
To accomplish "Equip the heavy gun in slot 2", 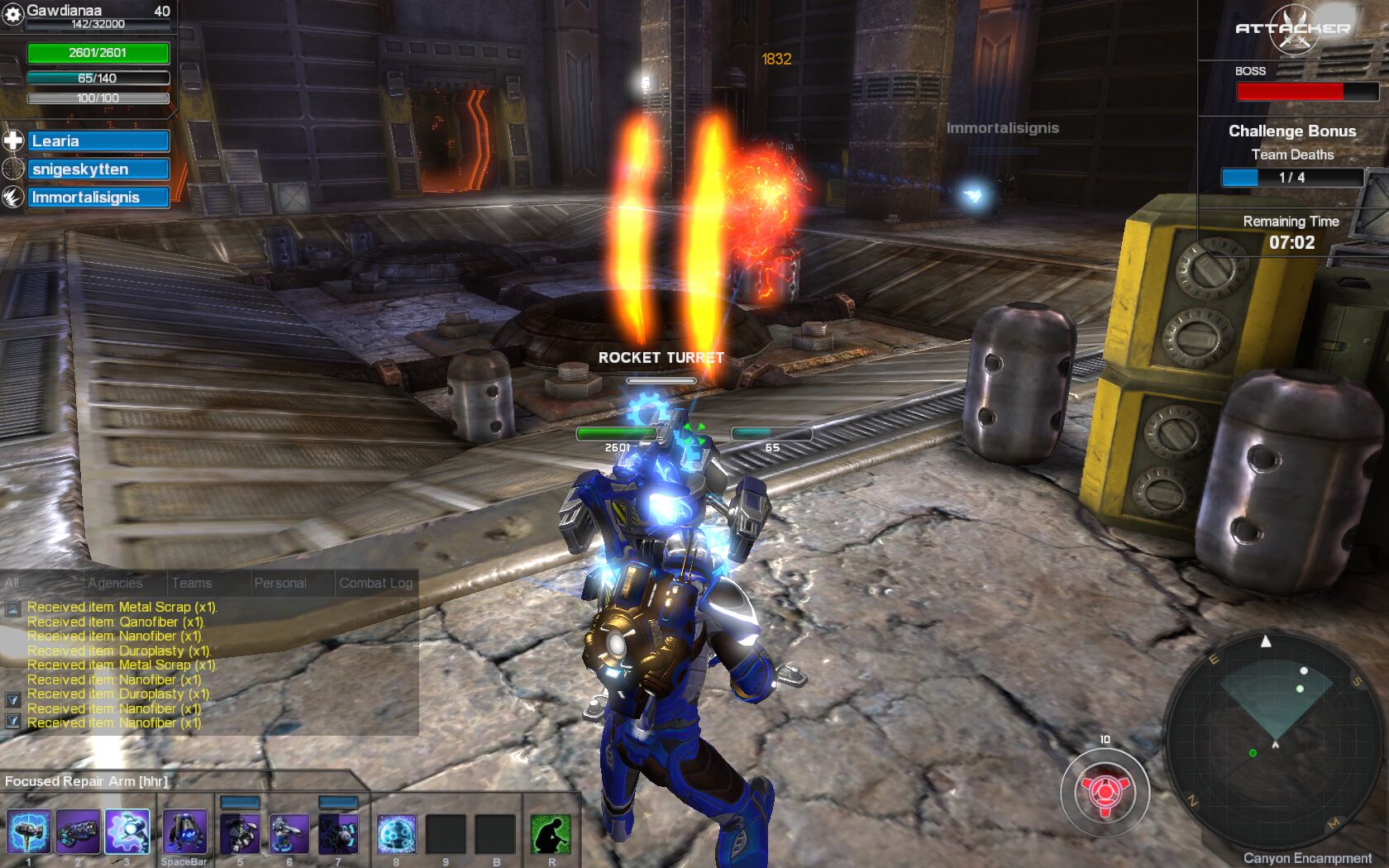I will click(78, 832).
